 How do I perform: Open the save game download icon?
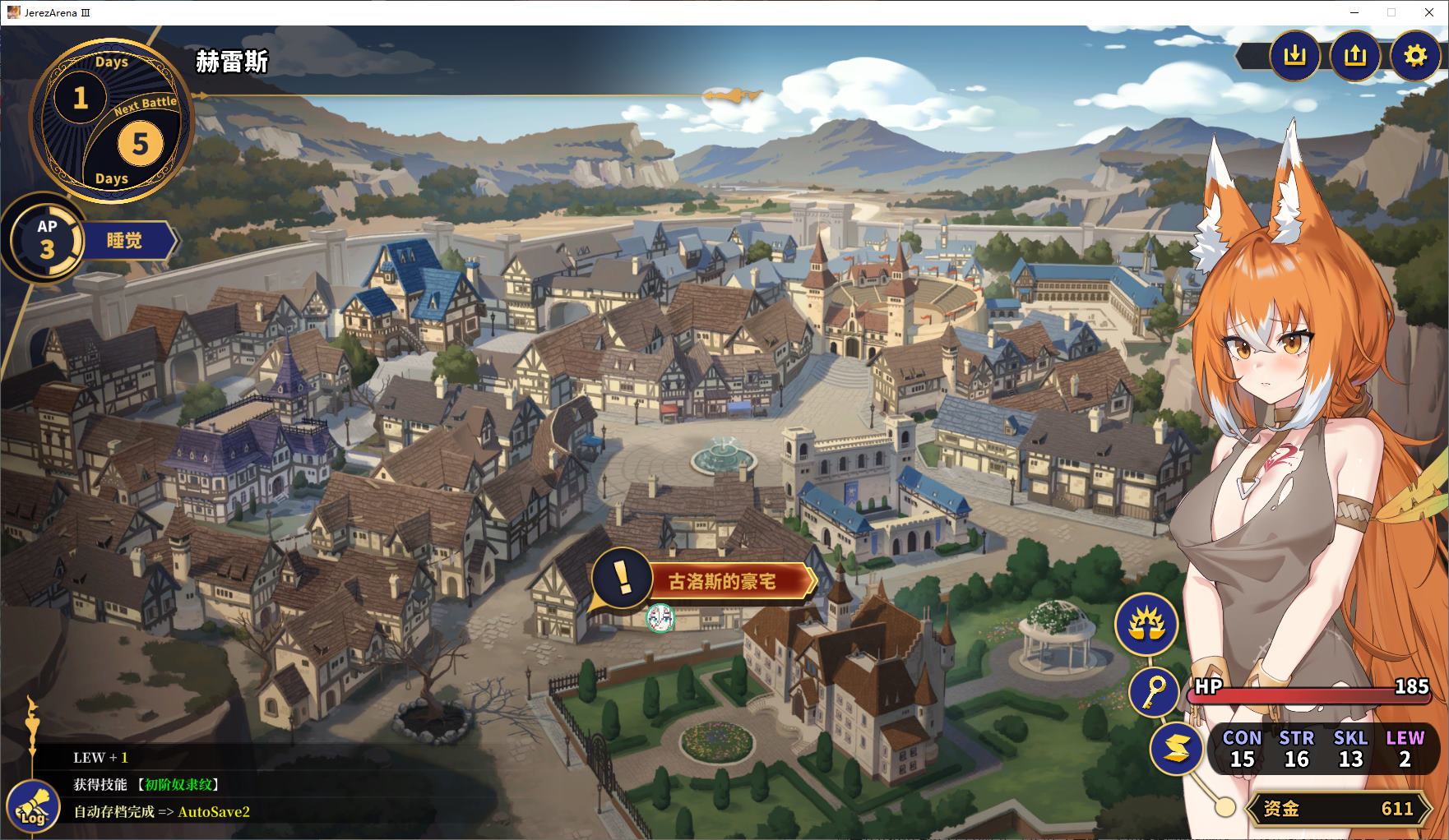(1294, 55)
